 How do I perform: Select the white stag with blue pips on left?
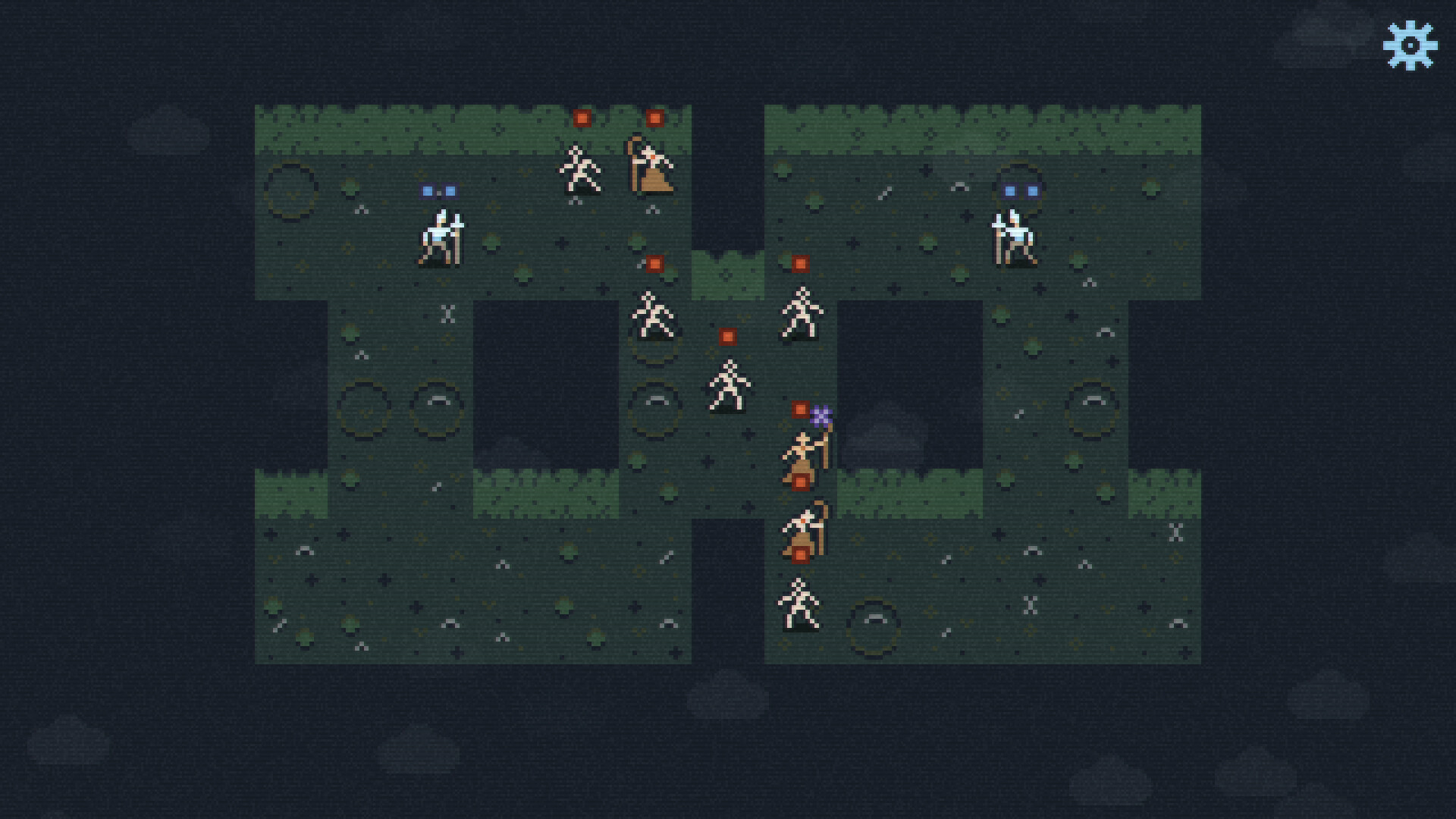440,235
